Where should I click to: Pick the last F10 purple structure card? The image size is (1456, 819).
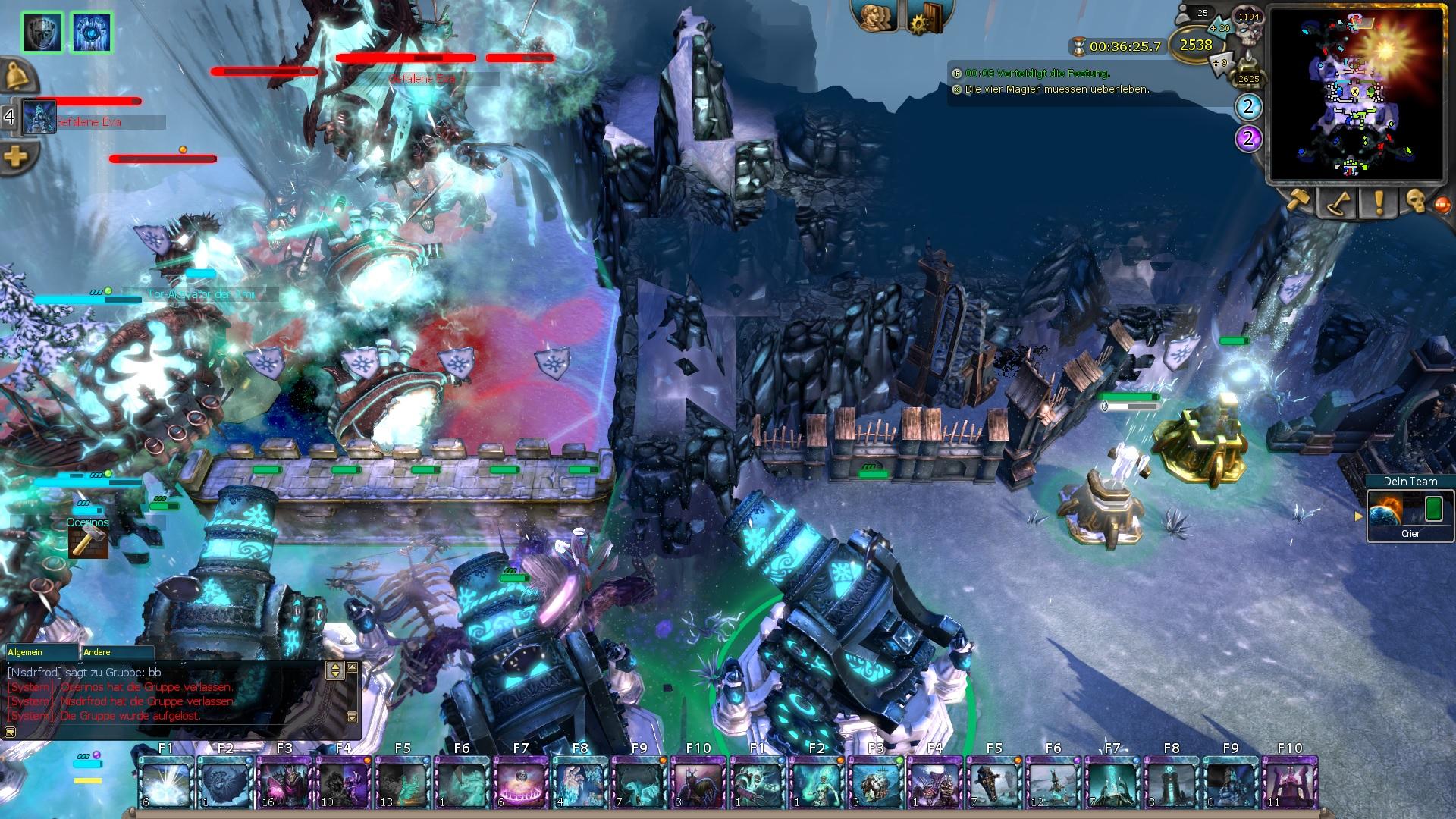pyautogui.click(x=1289, y=782)
